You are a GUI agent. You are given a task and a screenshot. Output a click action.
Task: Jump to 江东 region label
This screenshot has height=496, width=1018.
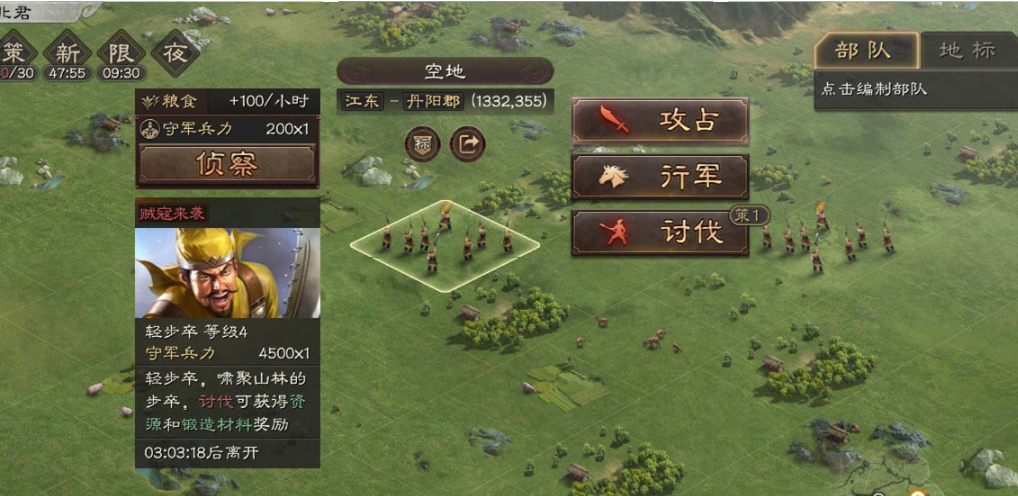pos(361,102)
